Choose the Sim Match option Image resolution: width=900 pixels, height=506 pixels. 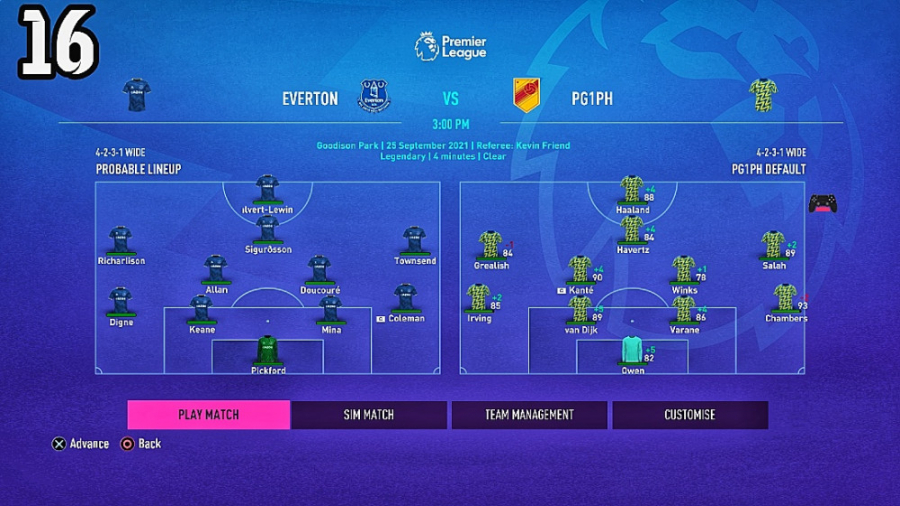click(369, 415)
